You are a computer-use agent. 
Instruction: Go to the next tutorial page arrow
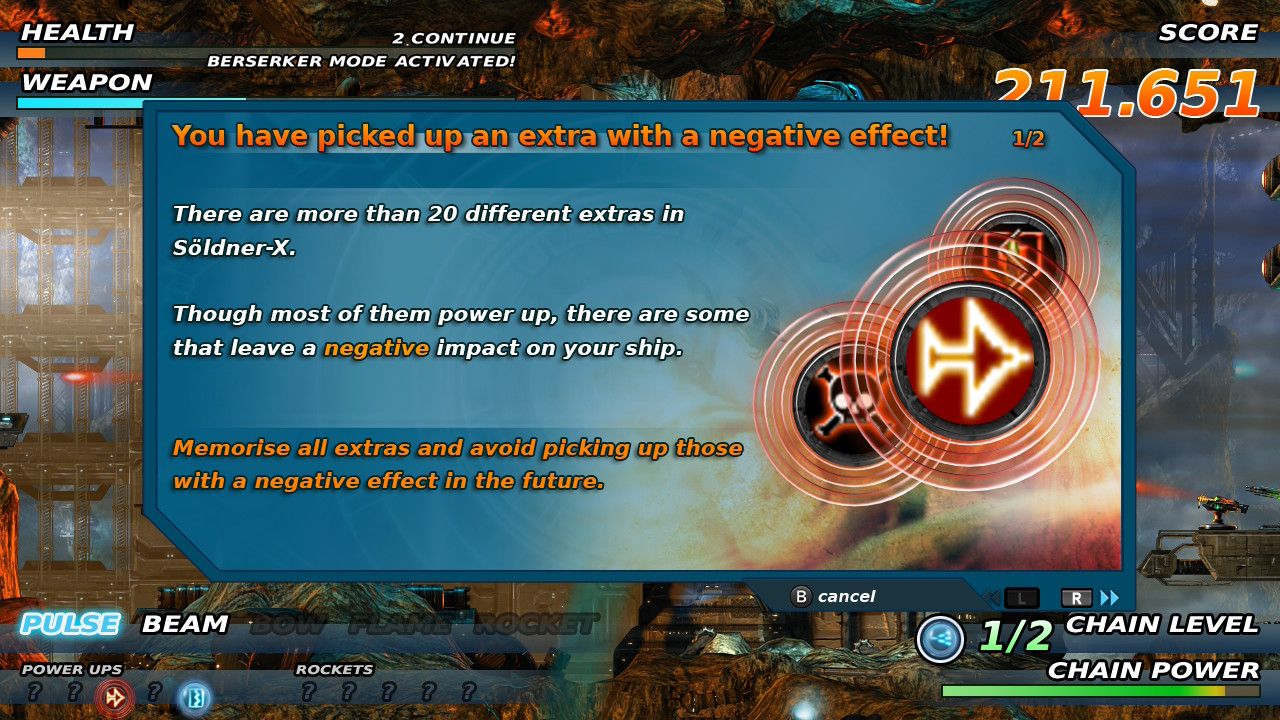[1109, 598]
